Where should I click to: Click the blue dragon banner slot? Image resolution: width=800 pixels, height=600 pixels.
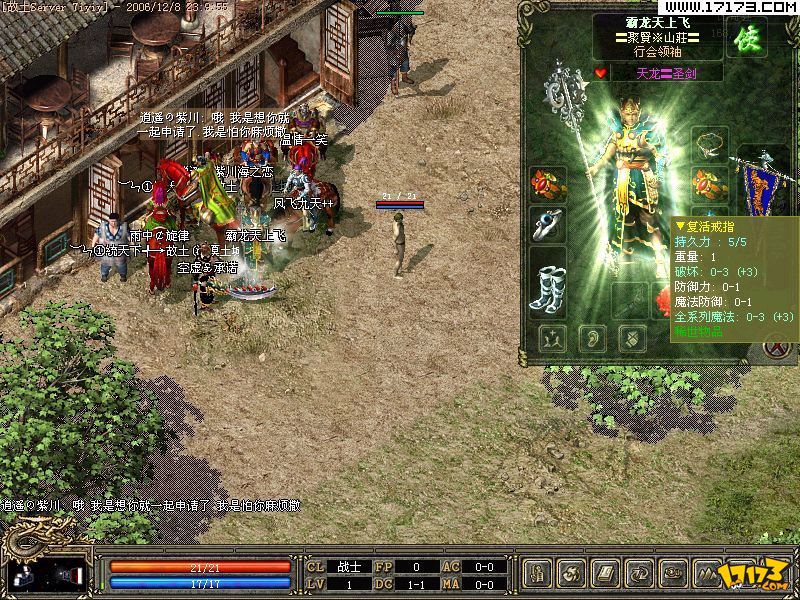(764, 185)
